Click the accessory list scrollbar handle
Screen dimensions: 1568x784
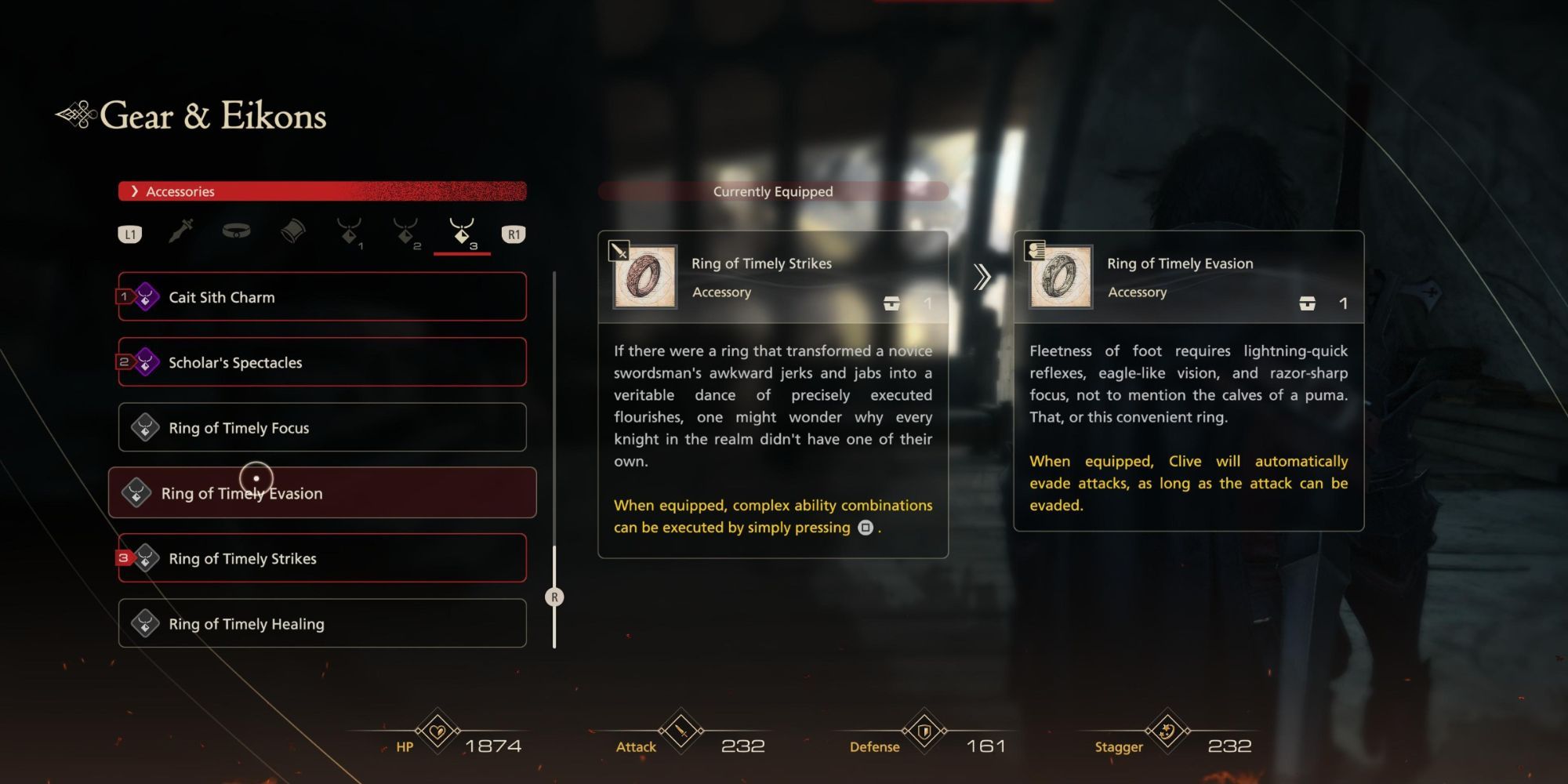554,597
